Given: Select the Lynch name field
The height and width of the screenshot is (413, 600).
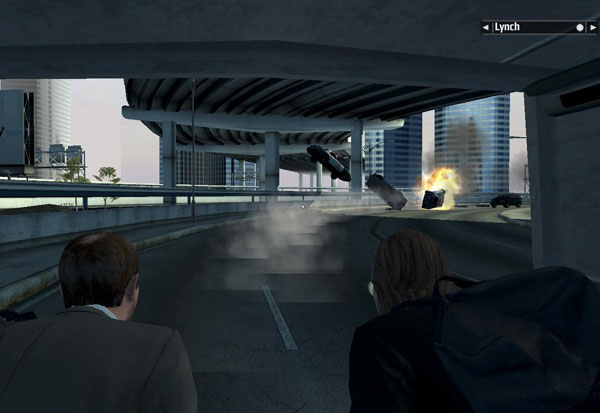Looking at the screenshot, I should (x=530, y=28).
